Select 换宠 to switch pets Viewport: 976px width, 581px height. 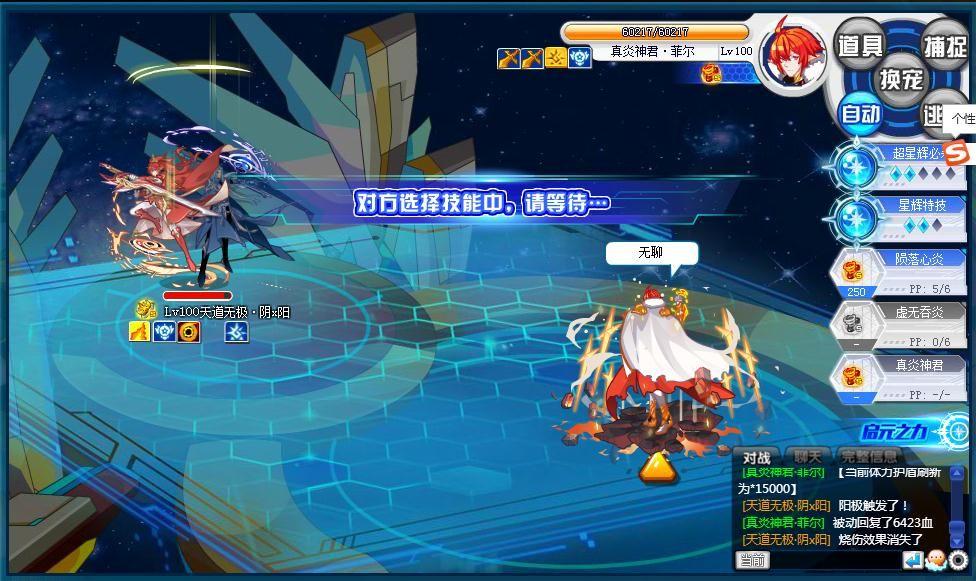(x=901, y=78)
